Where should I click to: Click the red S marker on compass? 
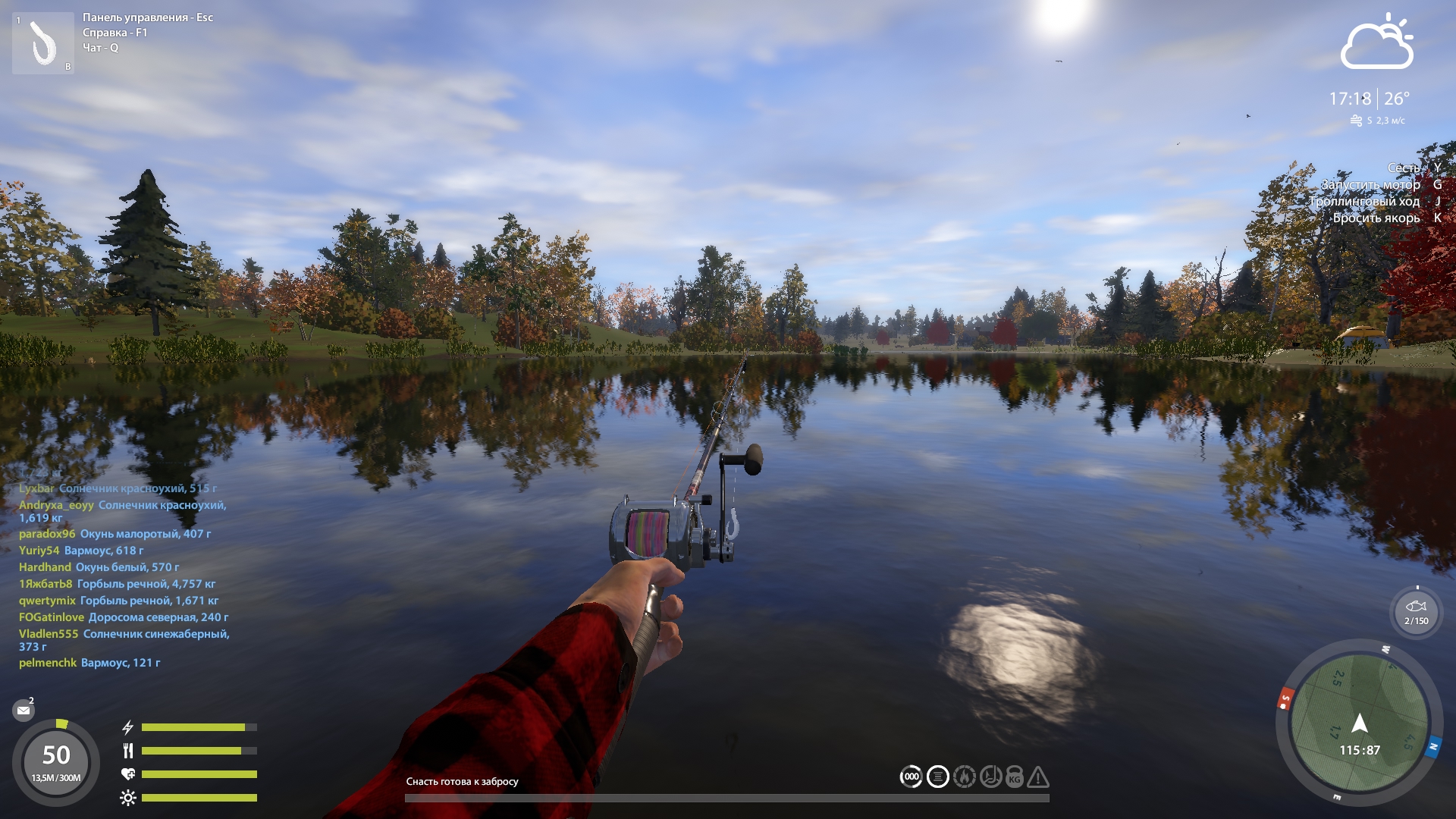1285,699
